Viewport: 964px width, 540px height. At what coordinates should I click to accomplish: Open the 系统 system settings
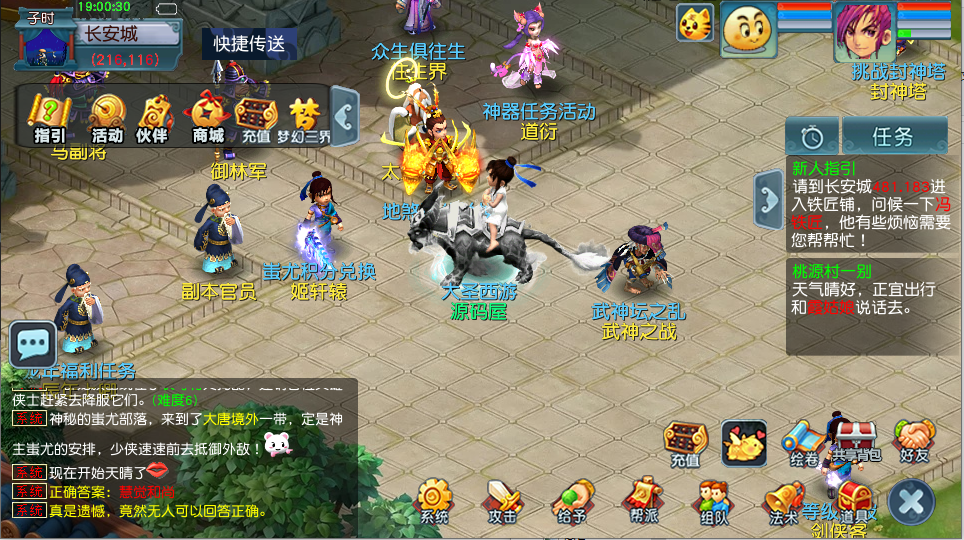pos(435,500)
